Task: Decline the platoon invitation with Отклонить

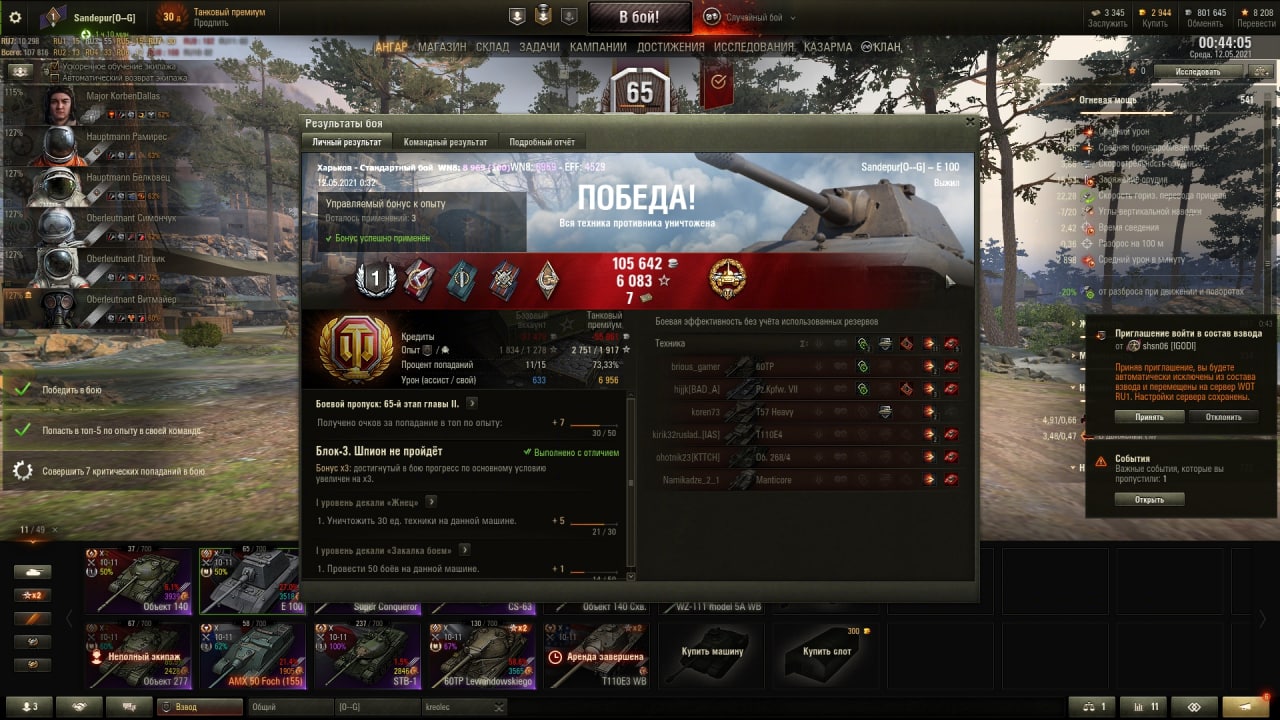Action: coord(1223,416)
